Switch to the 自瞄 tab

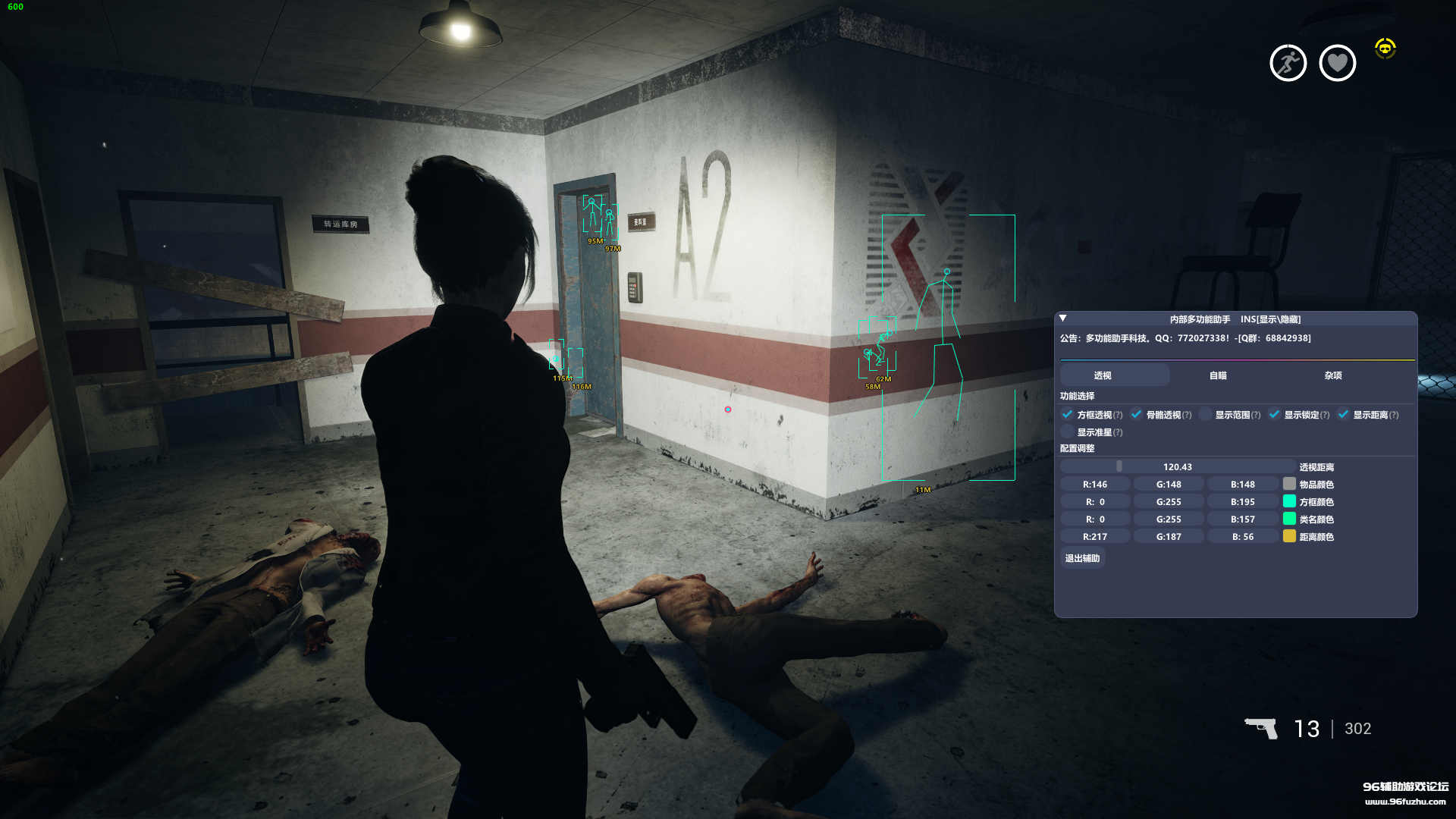pos(1218,375)
